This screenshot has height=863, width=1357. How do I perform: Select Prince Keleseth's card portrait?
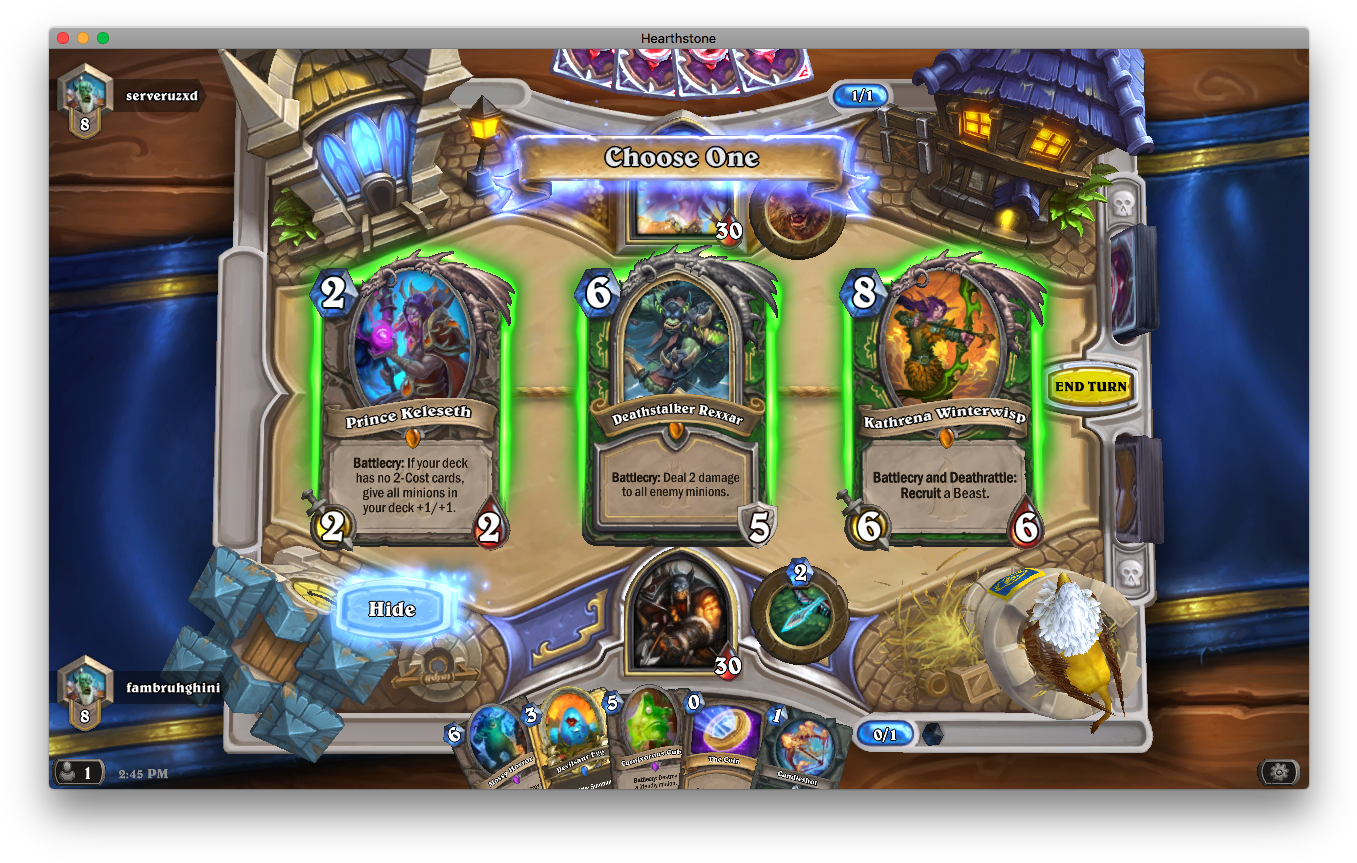414,340
